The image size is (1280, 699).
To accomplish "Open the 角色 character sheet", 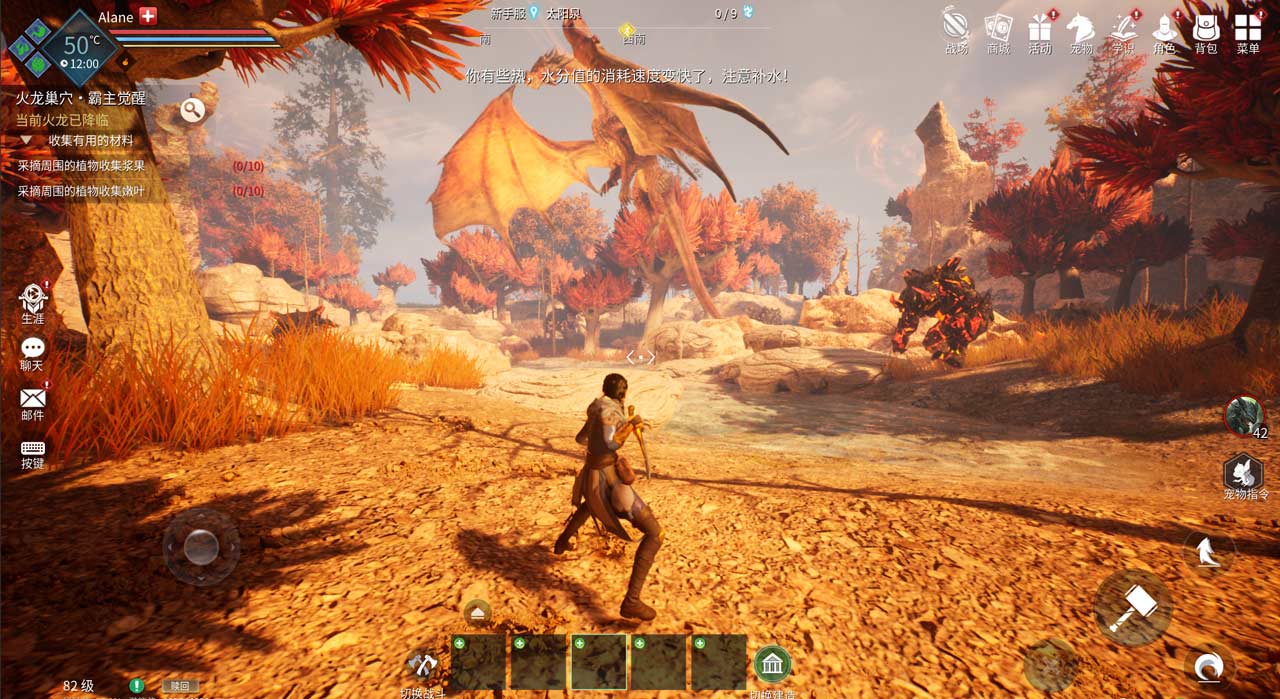I will (x=1164, y=28).
